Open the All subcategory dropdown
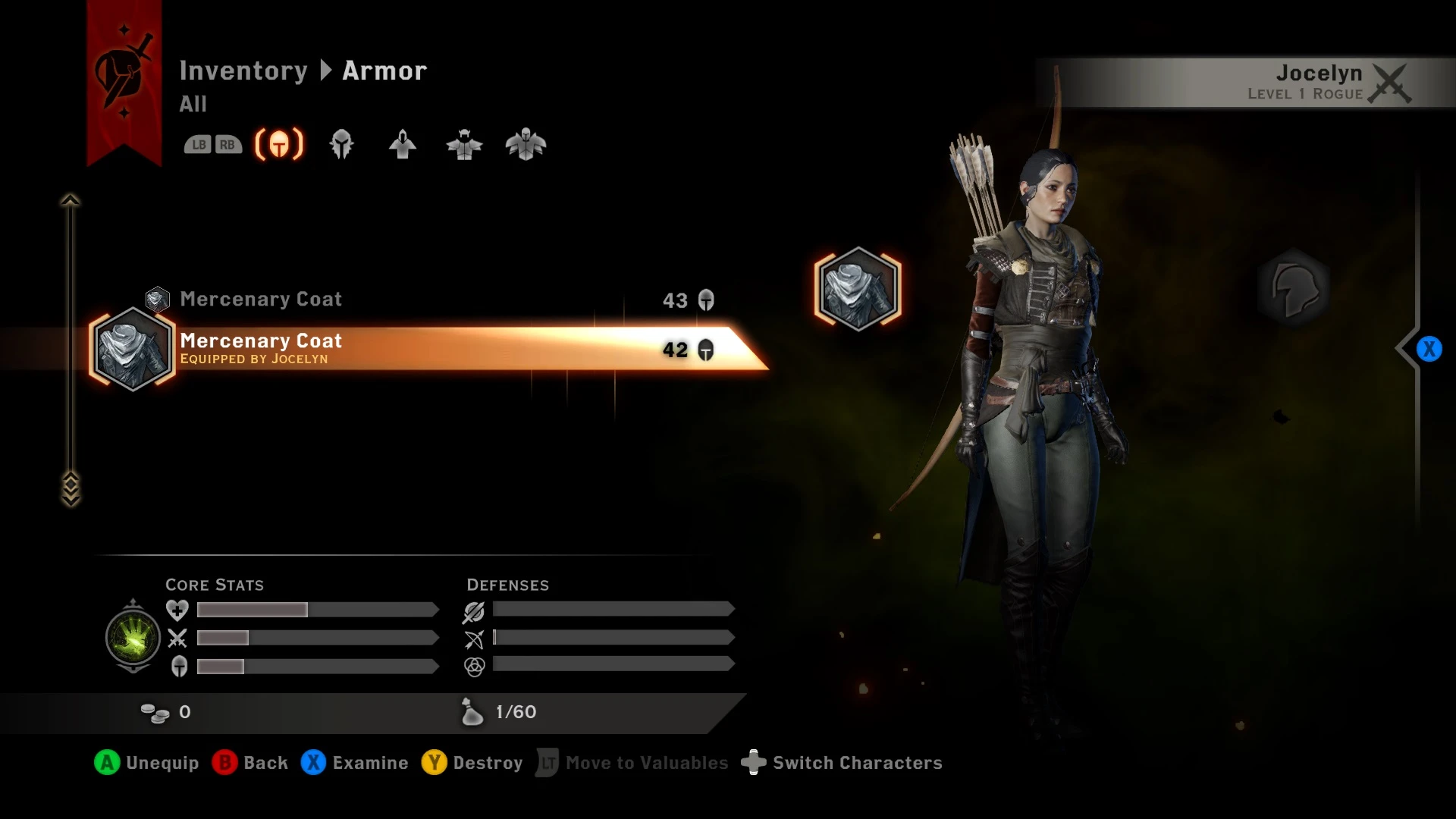Screen dimensions: 1456x819 [x=193, y=105]
